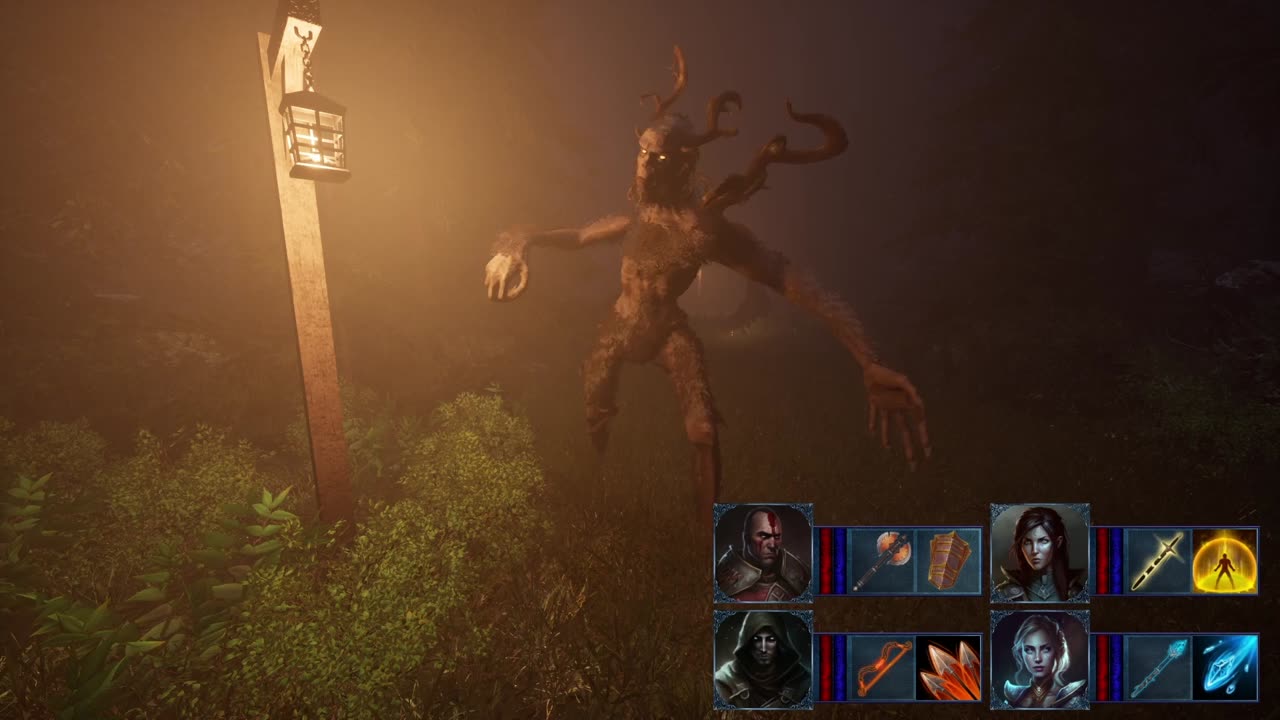Viewport: 1280px width, 720px height.
Task: Use the warrior's battle axe attack
Action: [x=882, y=561]
